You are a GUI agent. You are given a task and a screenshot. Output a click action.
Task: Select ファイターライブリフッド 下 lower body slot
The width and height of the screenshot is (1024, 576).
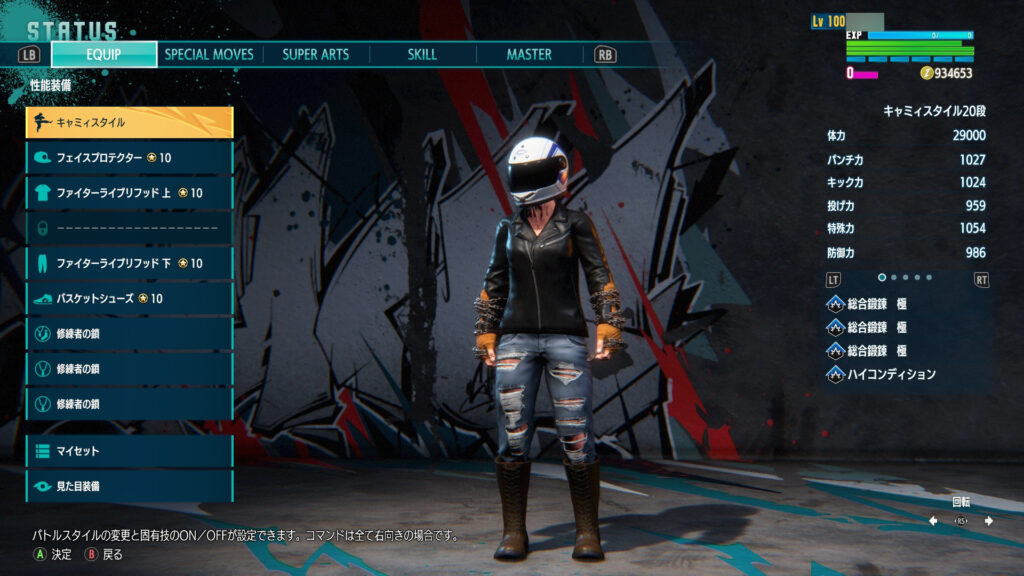coord(129,263)
